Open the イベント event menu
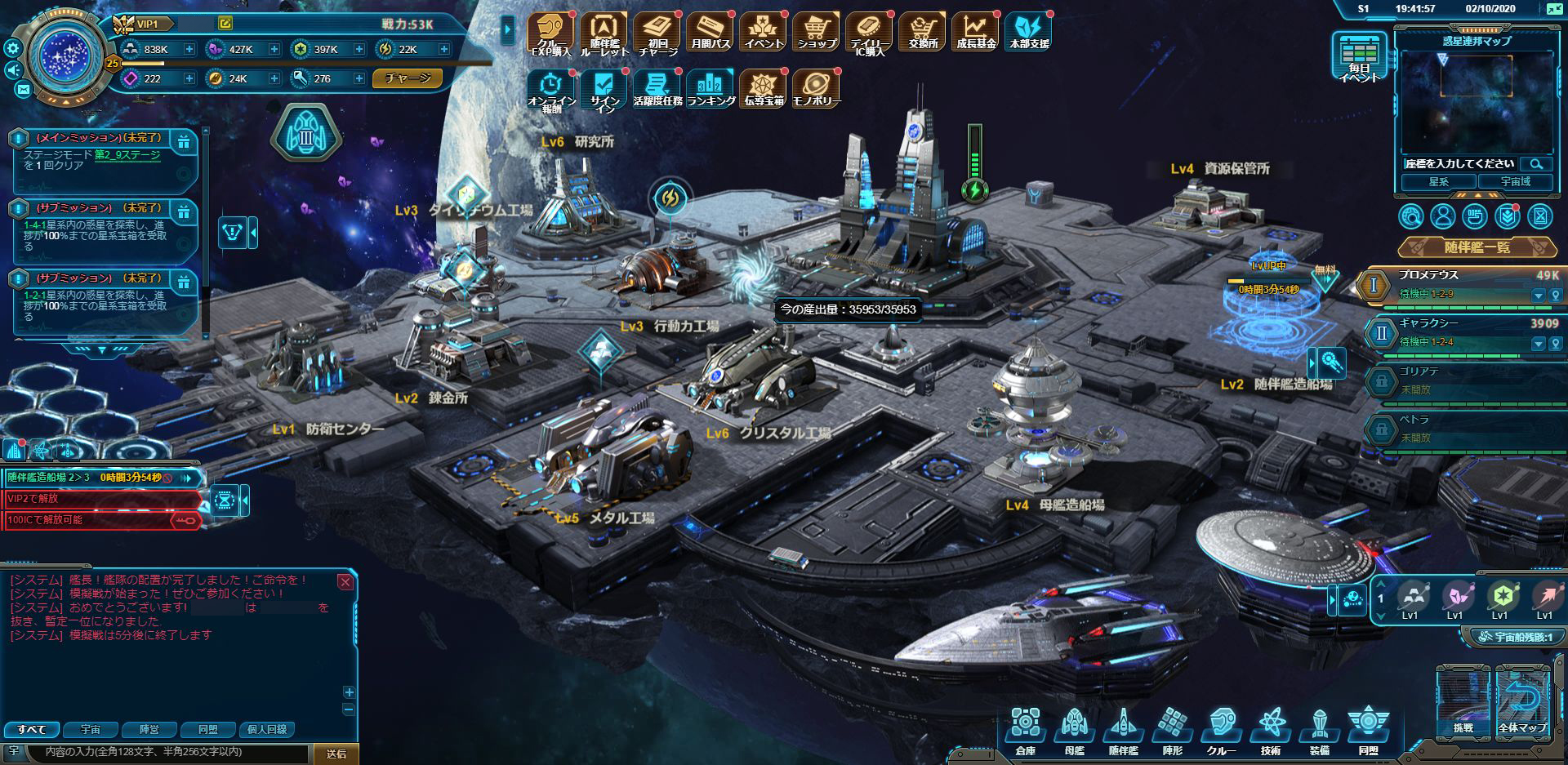Viewport: 1568px width, 765px height. (x=764, y=33)
